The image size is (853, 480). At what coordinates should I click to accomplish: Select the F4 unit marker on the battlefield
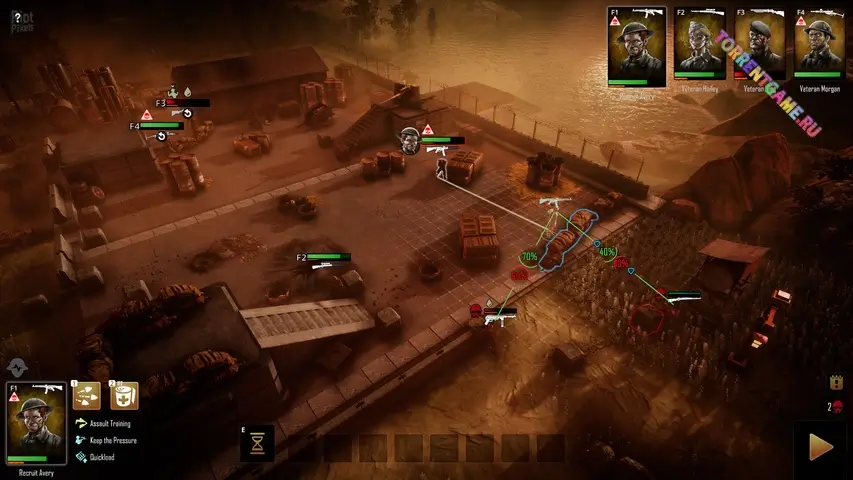click(x=155, y=127)
